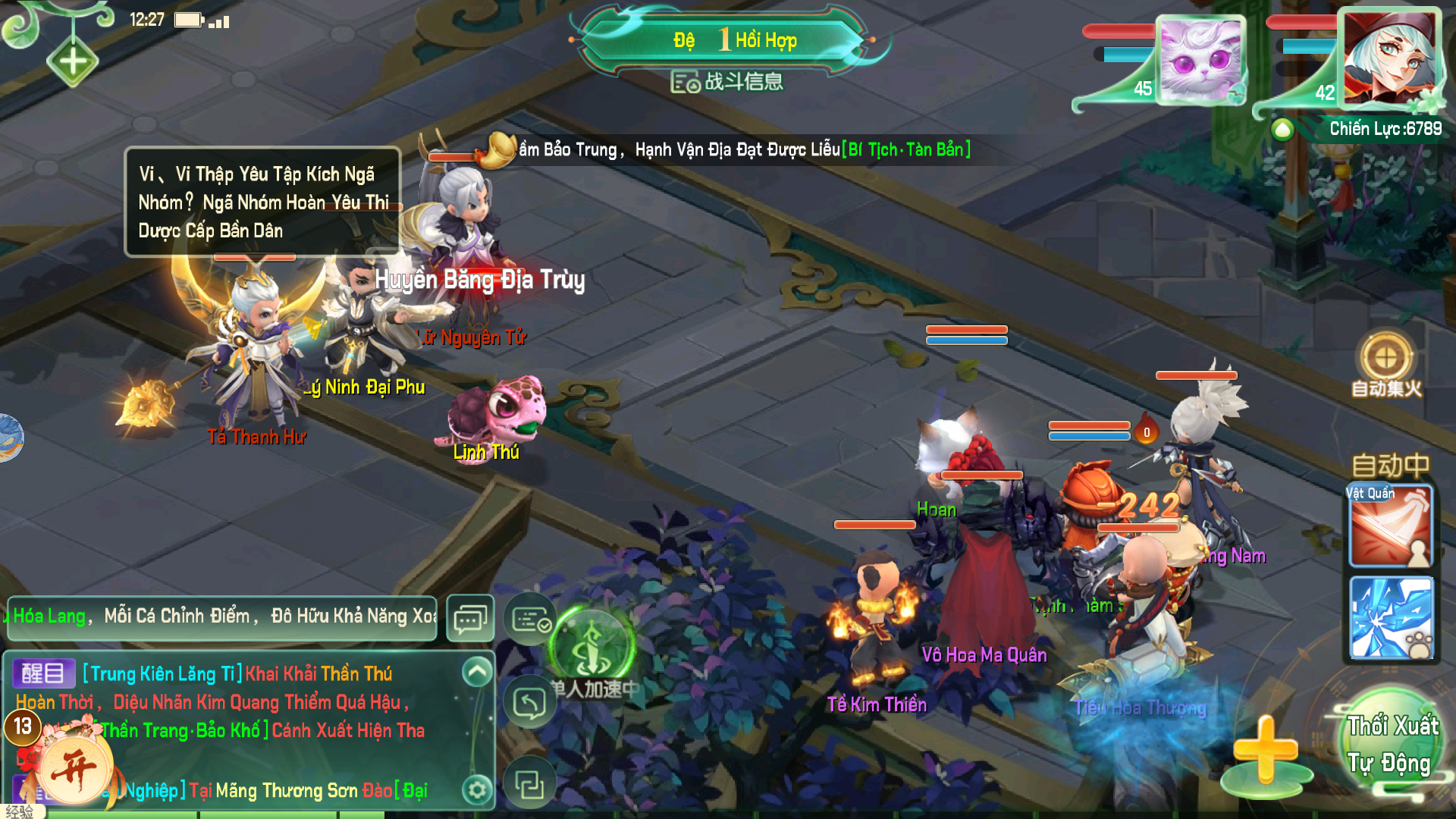Activate the Vật Quần skill icon

pyautogui.click(x=1390, y=527)
